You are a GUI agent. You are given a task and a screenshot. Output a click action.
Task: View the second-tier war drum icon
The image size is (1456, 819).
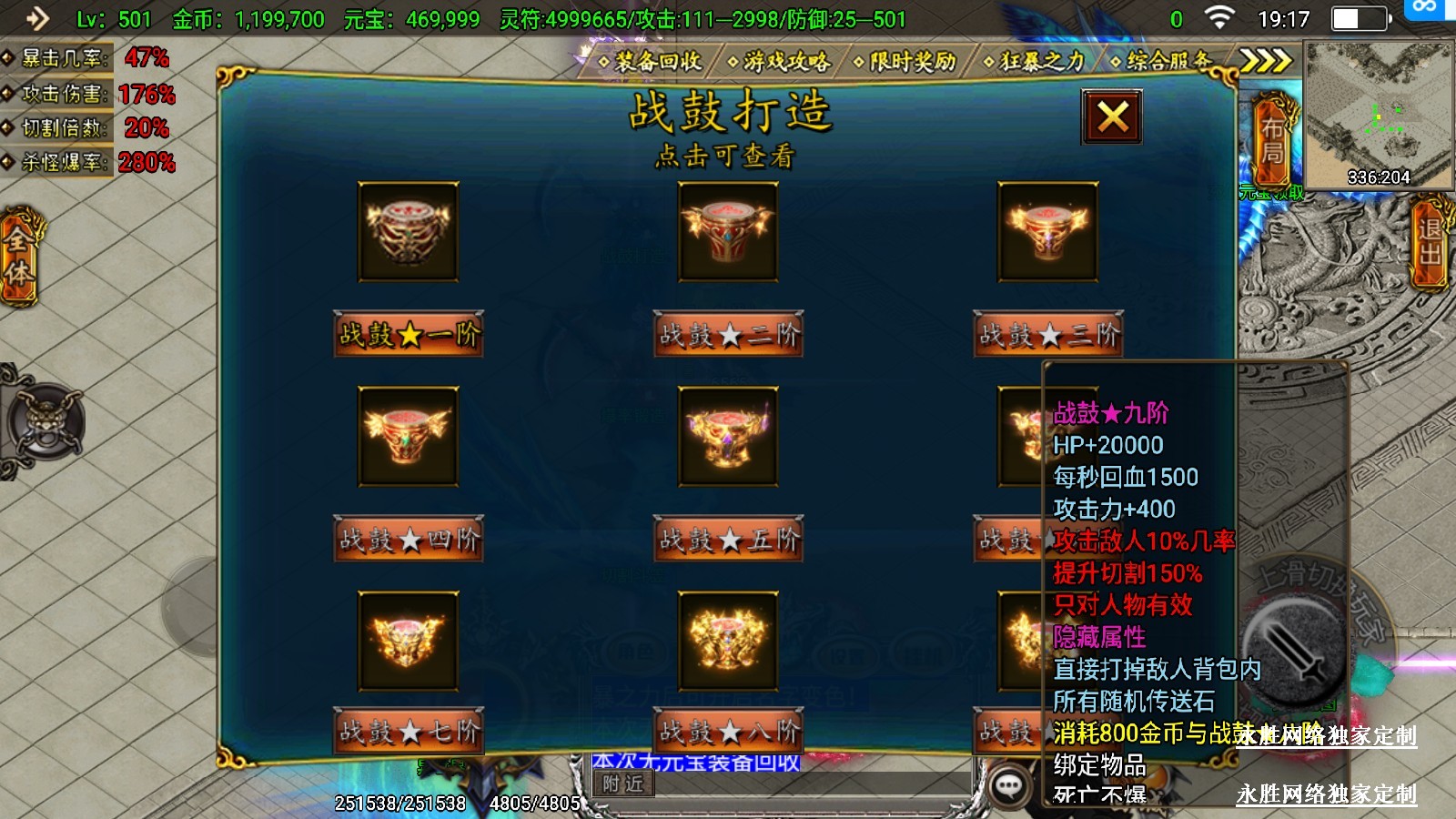(x=728, y=231)
